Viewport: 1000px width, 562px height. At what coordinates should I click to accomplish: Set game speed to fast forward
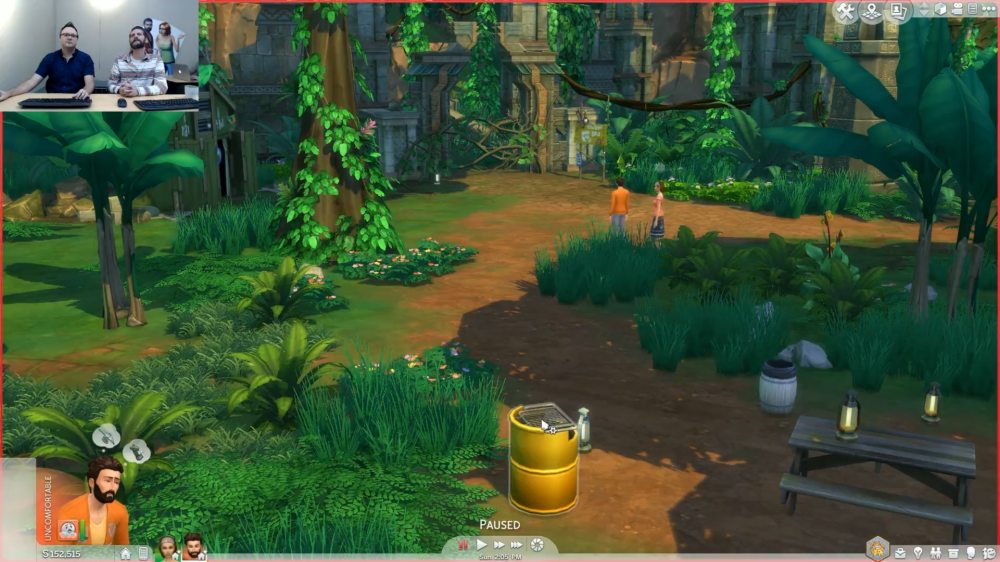pyautogui.click(x=499, y=545)
